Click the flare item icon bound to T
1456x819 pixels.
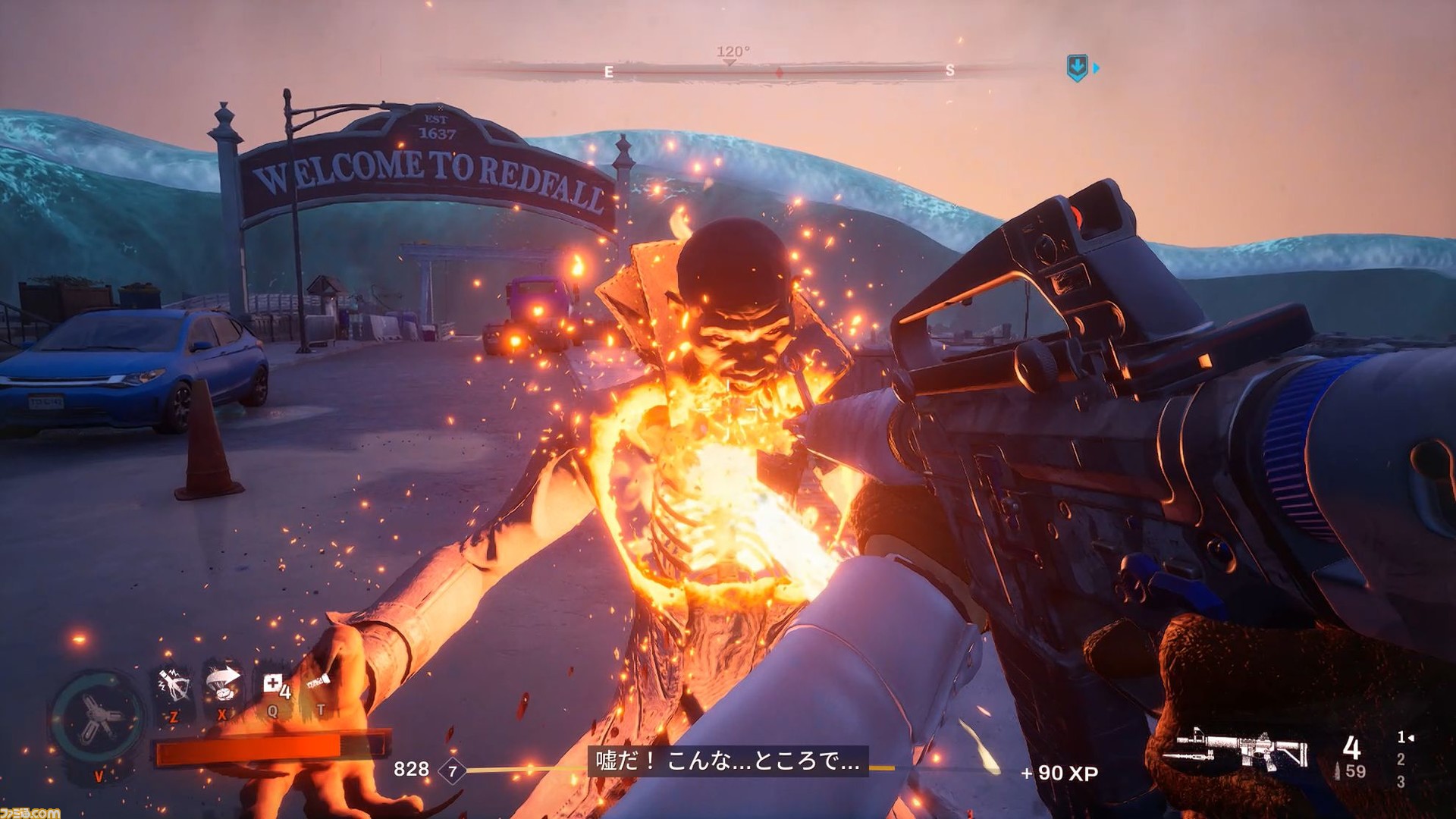pos(318,680)
